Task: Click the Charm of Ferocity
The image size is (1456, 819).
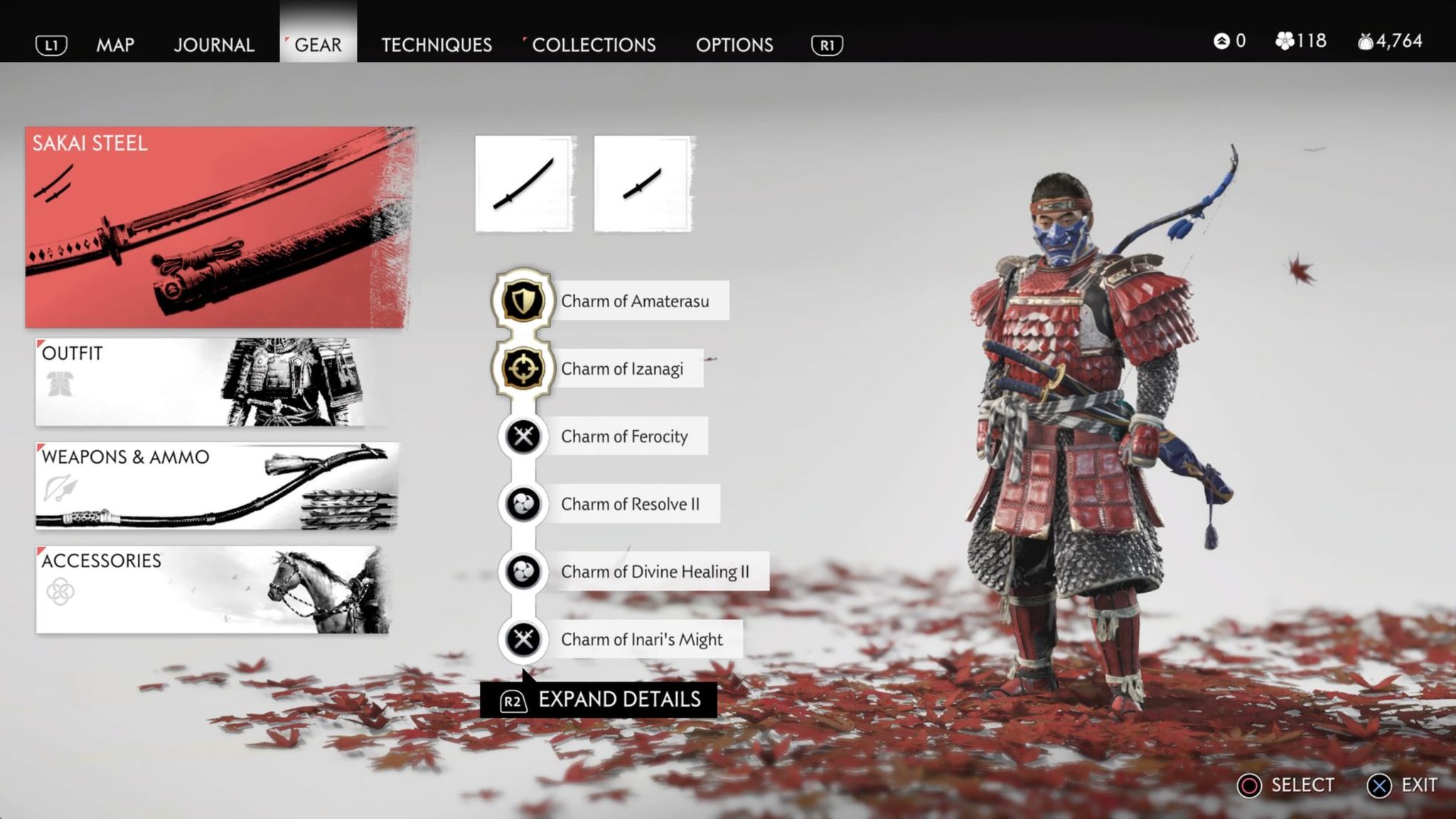Action: click(x=623, y=436)
